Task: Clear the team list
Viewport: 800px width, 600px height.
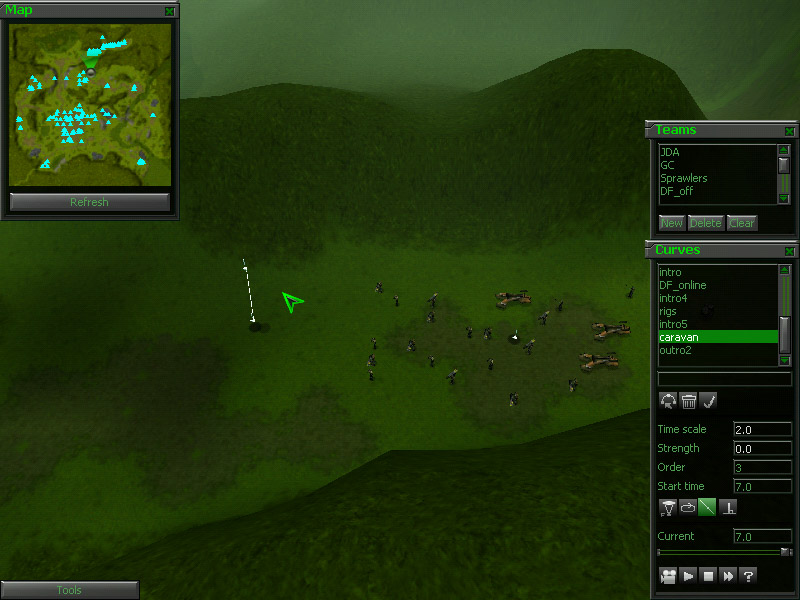Action: [x=741, y=223]
